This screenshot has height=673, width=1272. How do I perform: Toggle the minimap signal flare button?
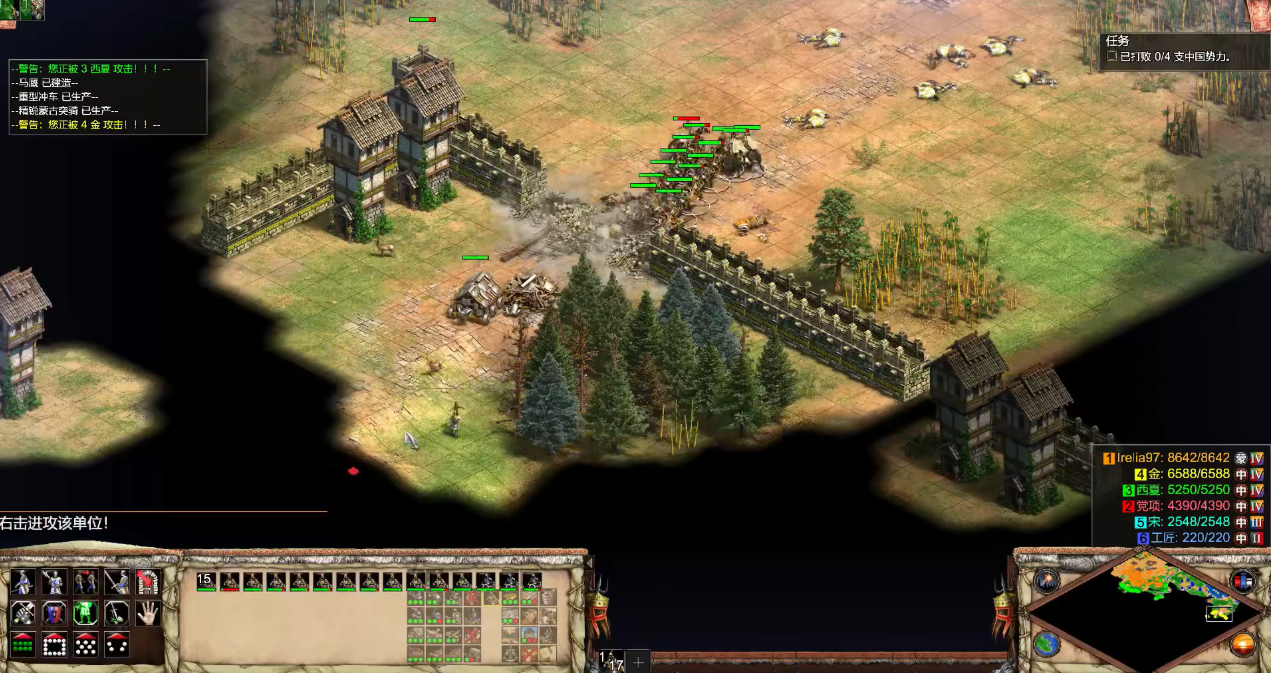[1046, 581]
